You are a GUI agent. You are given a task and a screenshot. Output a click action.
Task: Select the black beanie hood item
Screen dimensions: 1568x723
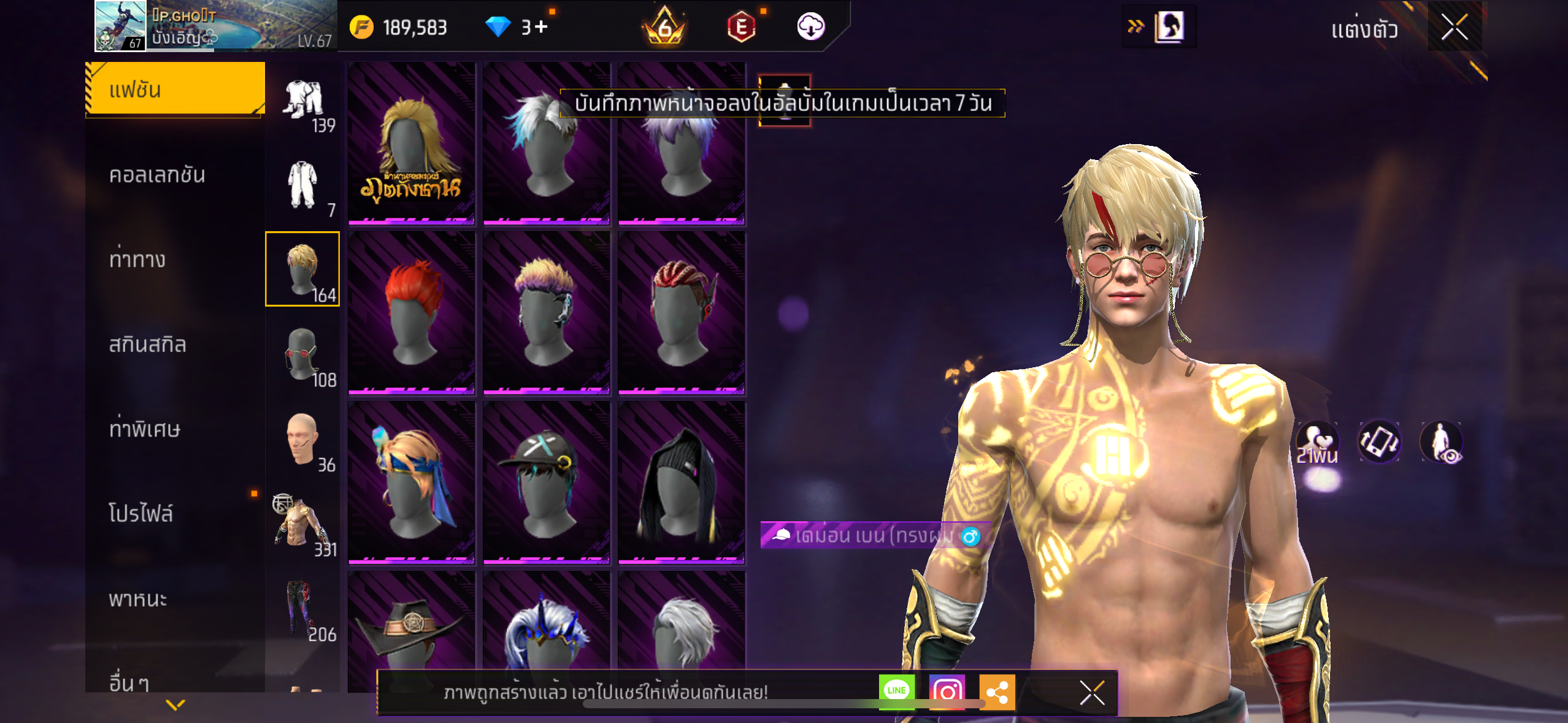682,483
